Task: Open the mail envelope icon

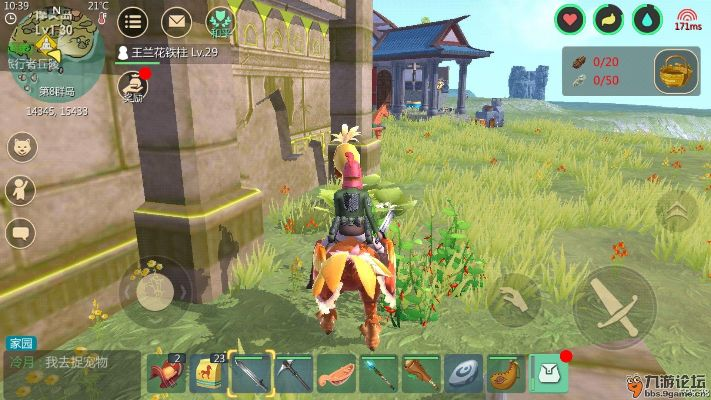Action: point(176,20)
